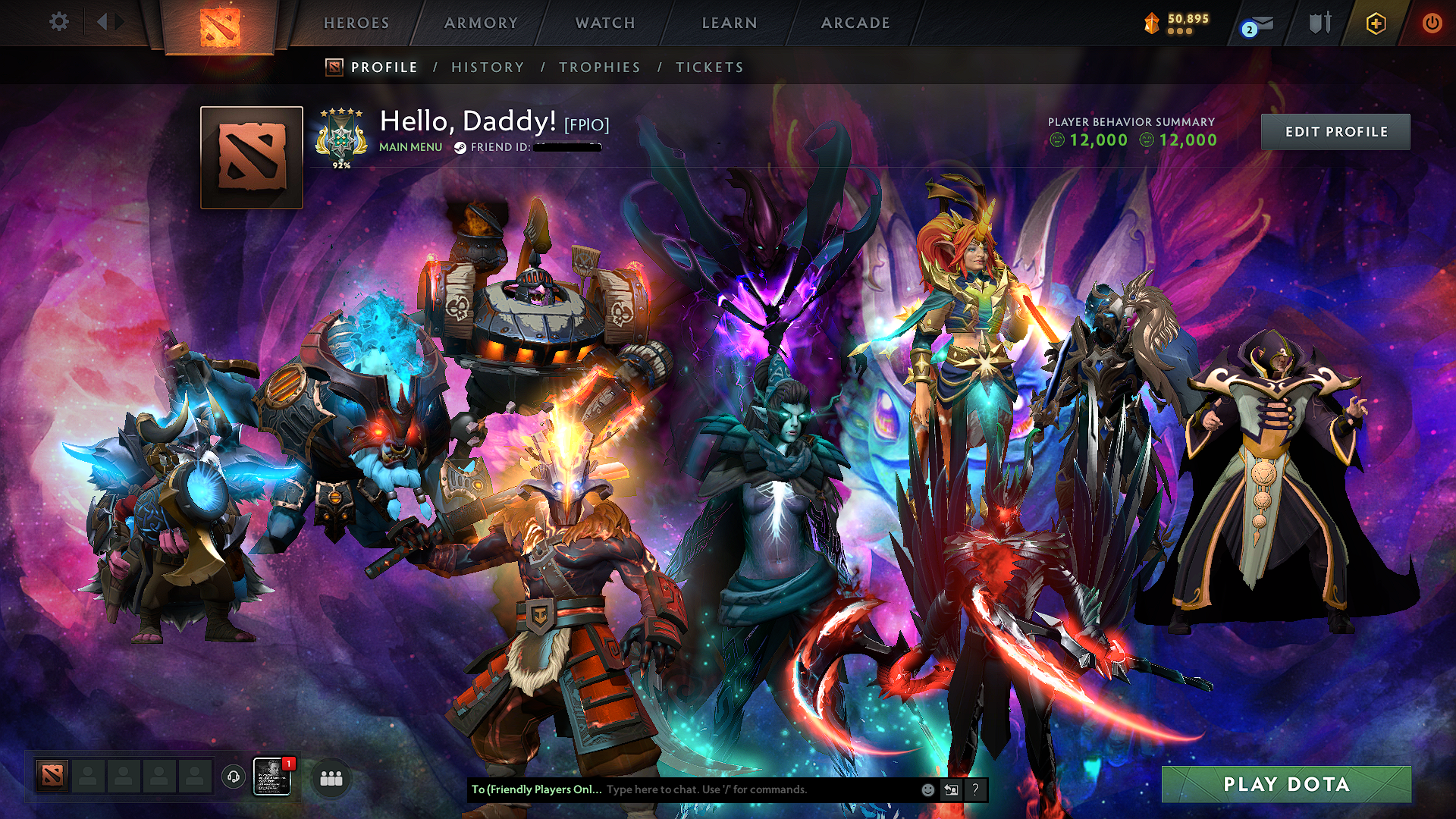Open the ARCADE menu
1456x819 pixels.
click(x=855, y=22)
